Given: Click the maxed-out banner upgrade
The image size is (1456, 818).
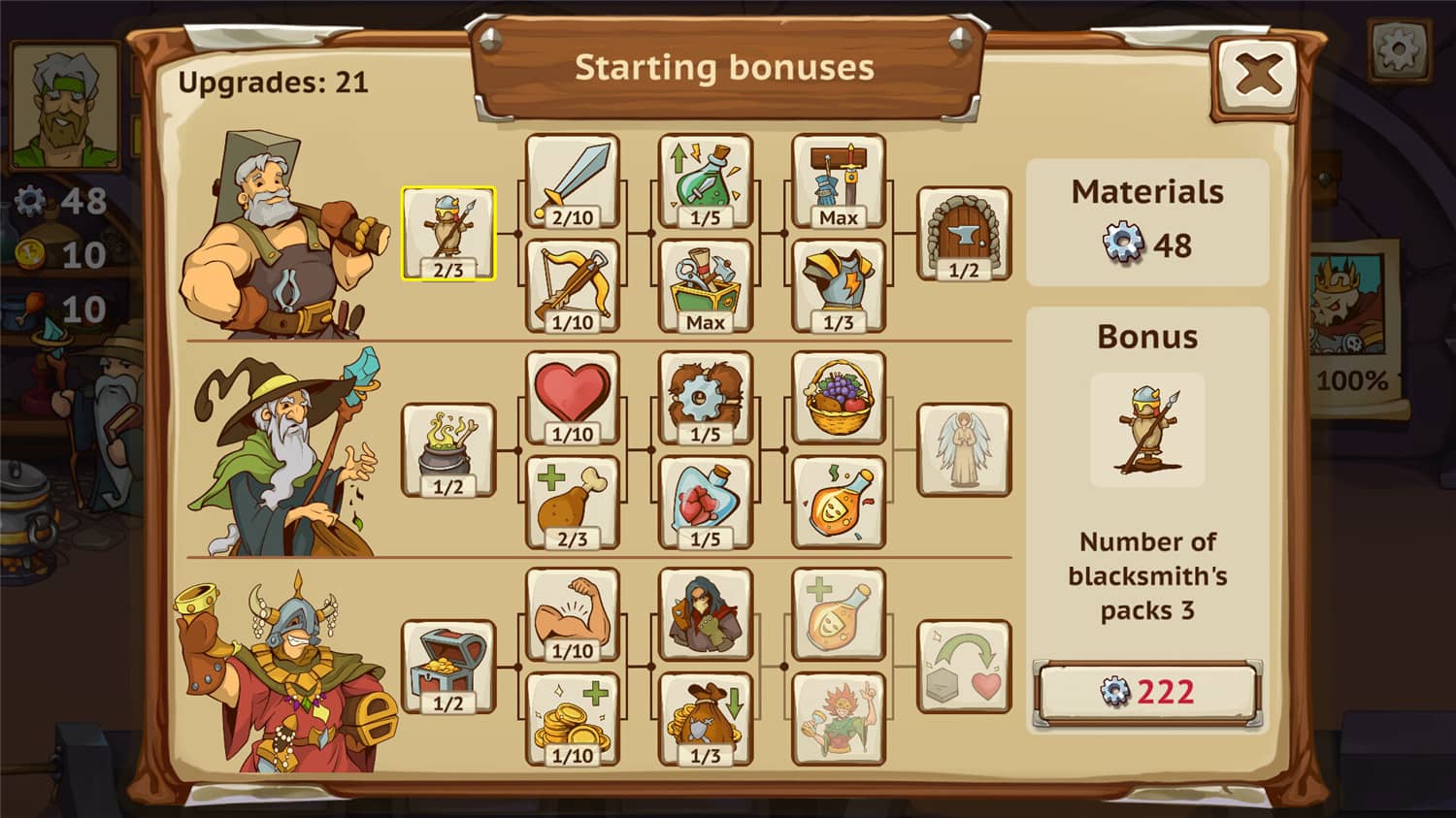Looking at the screenshot, I should pos(839,184).
